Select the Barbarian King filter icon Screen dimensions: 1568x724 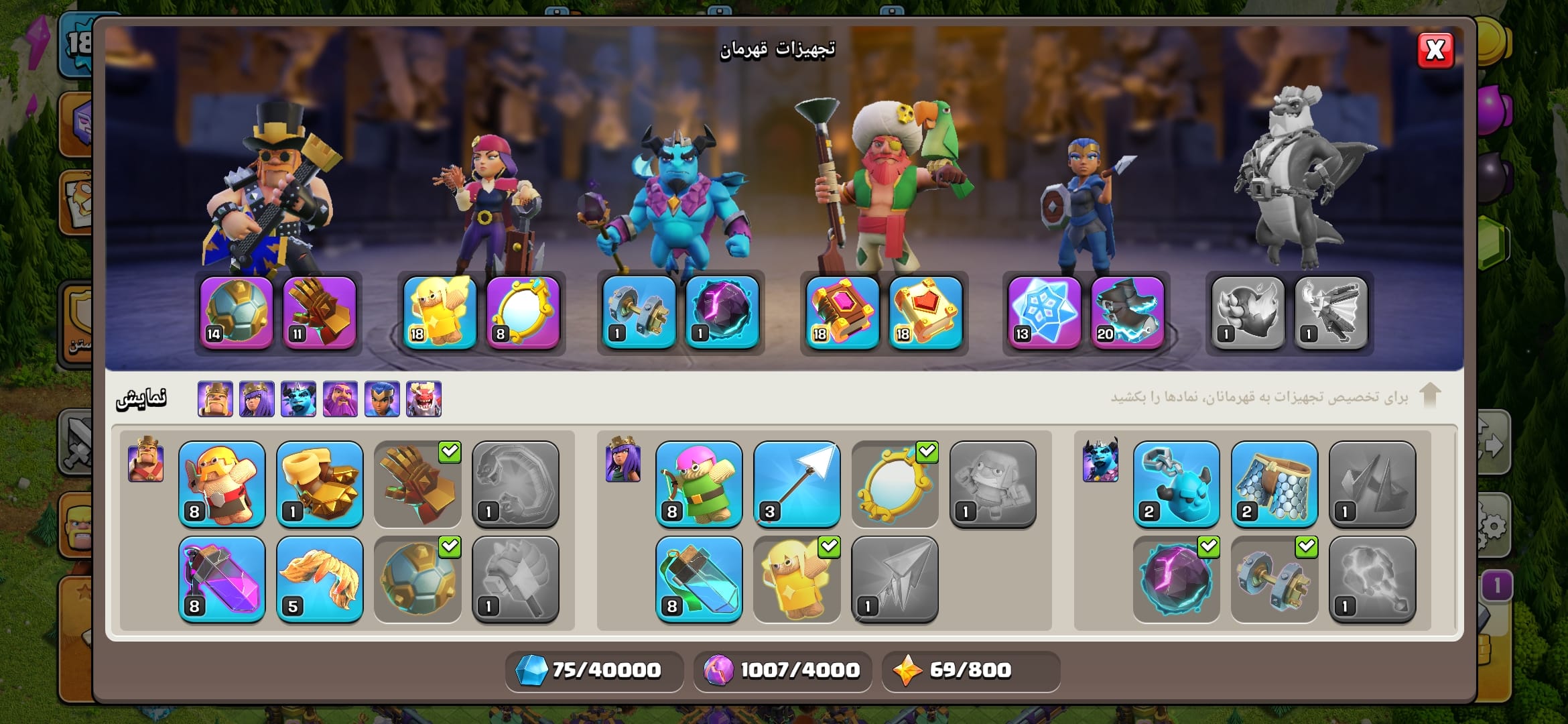click(215, 399)
